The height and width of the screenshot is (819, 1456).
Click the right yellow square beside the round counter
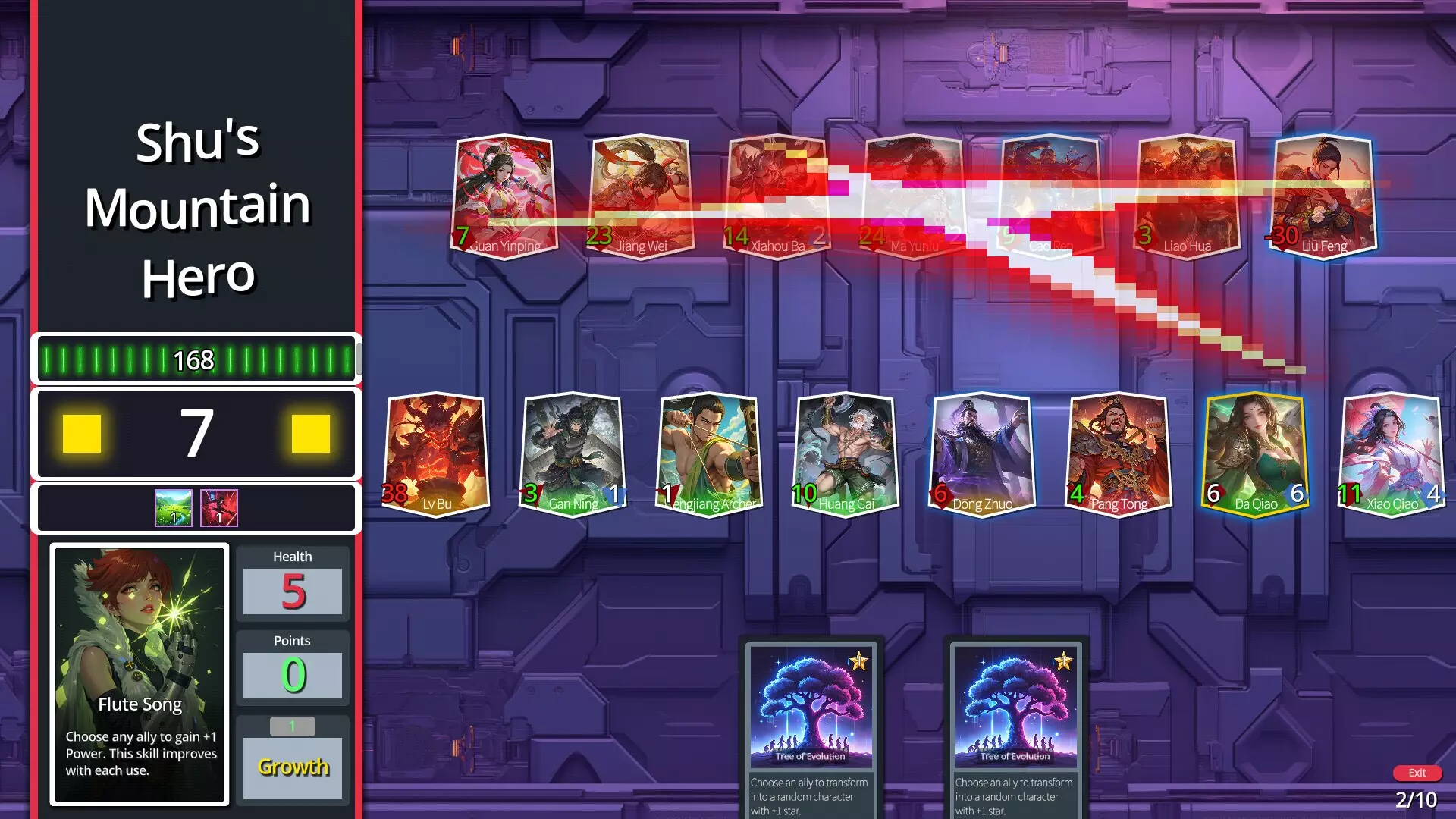(312, 432)
